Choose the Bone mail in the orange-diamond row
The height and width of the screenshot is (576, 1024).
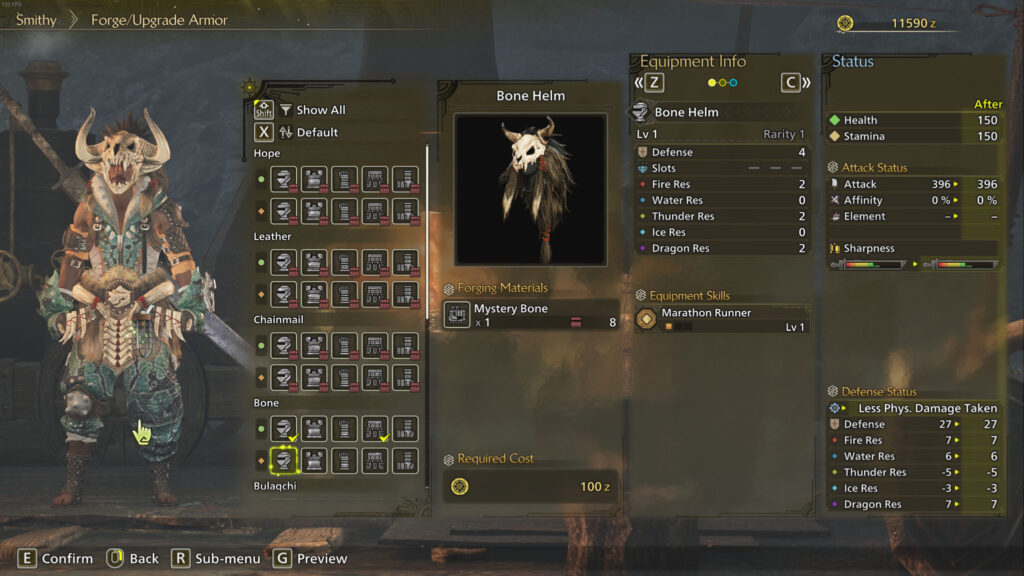314,460
